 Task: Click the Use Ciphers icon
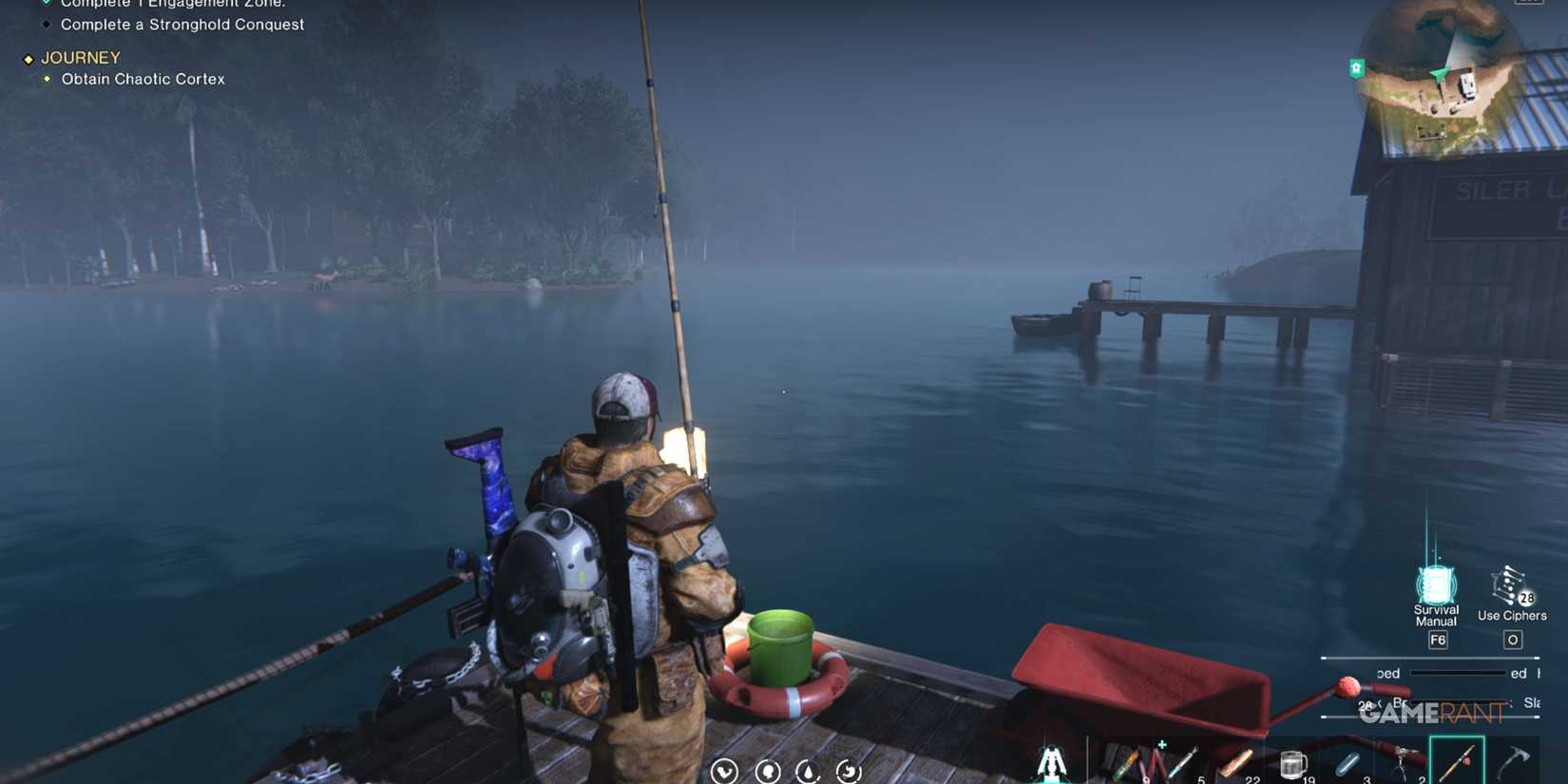click(x=1509, y=584)
